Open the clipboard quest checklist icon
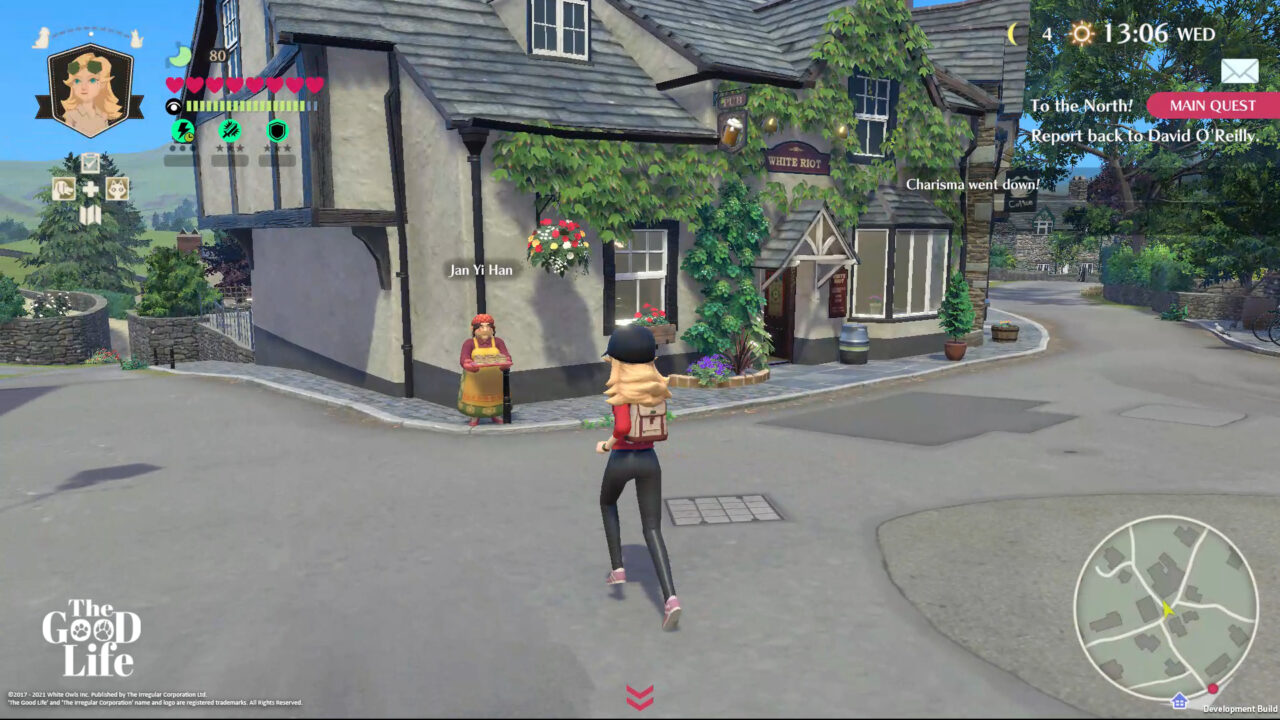The height and width of the screenshot is (720, 1280). click(x=90, y=162)
